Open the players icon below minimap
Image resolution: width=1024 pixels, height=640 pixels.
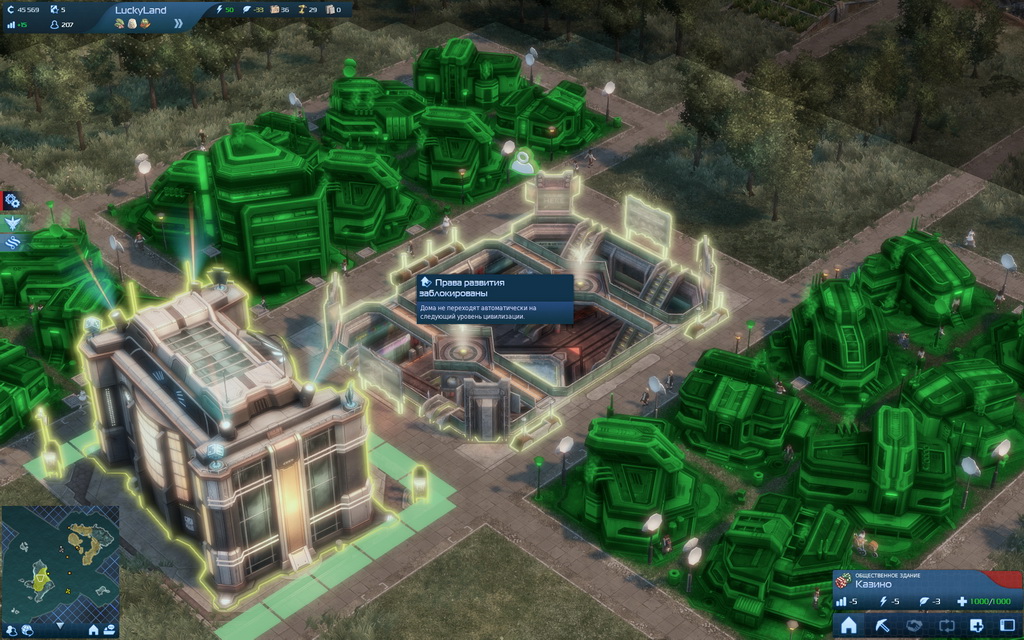point(12,630)
